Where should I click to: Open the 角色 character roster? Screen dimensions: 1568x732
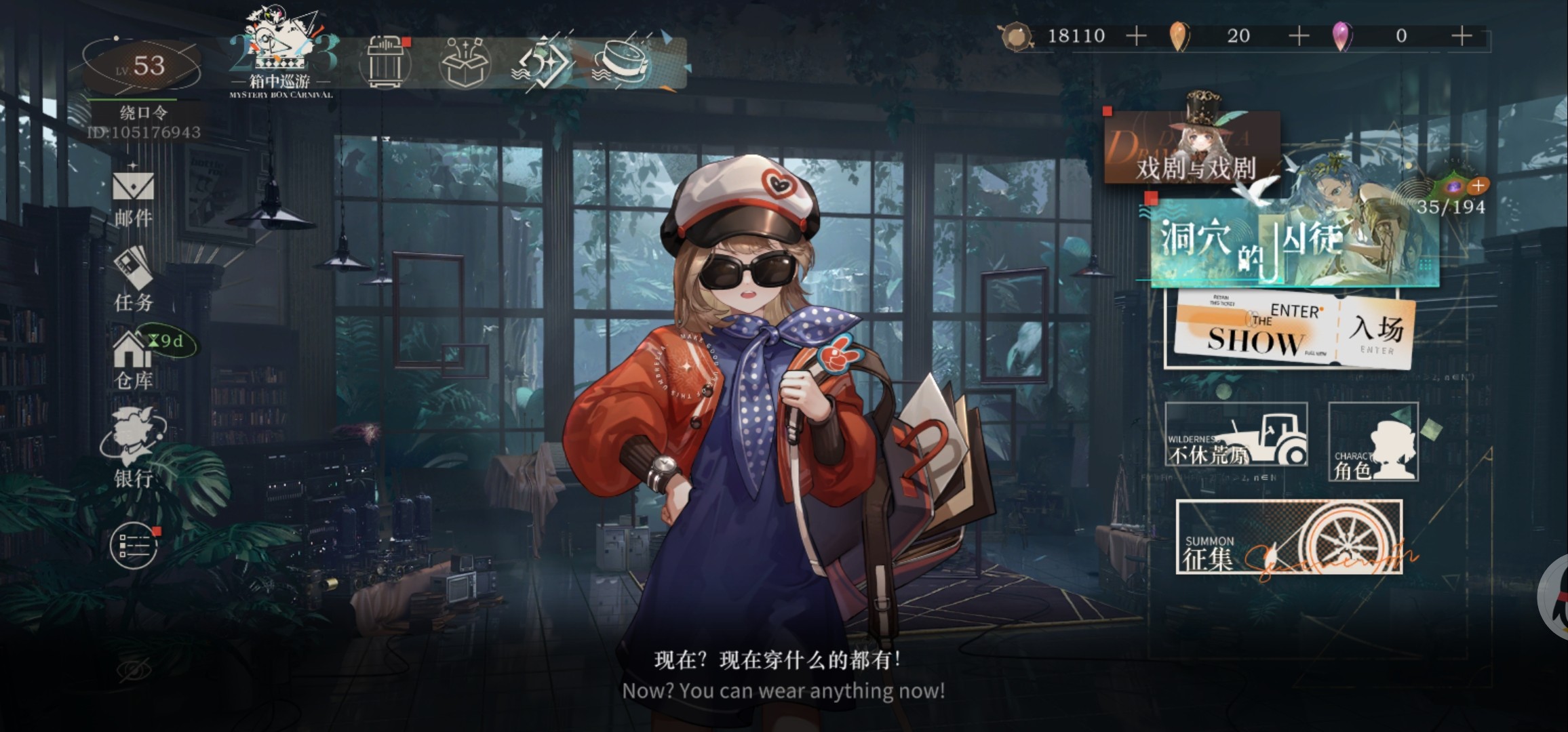point(1373,442)
